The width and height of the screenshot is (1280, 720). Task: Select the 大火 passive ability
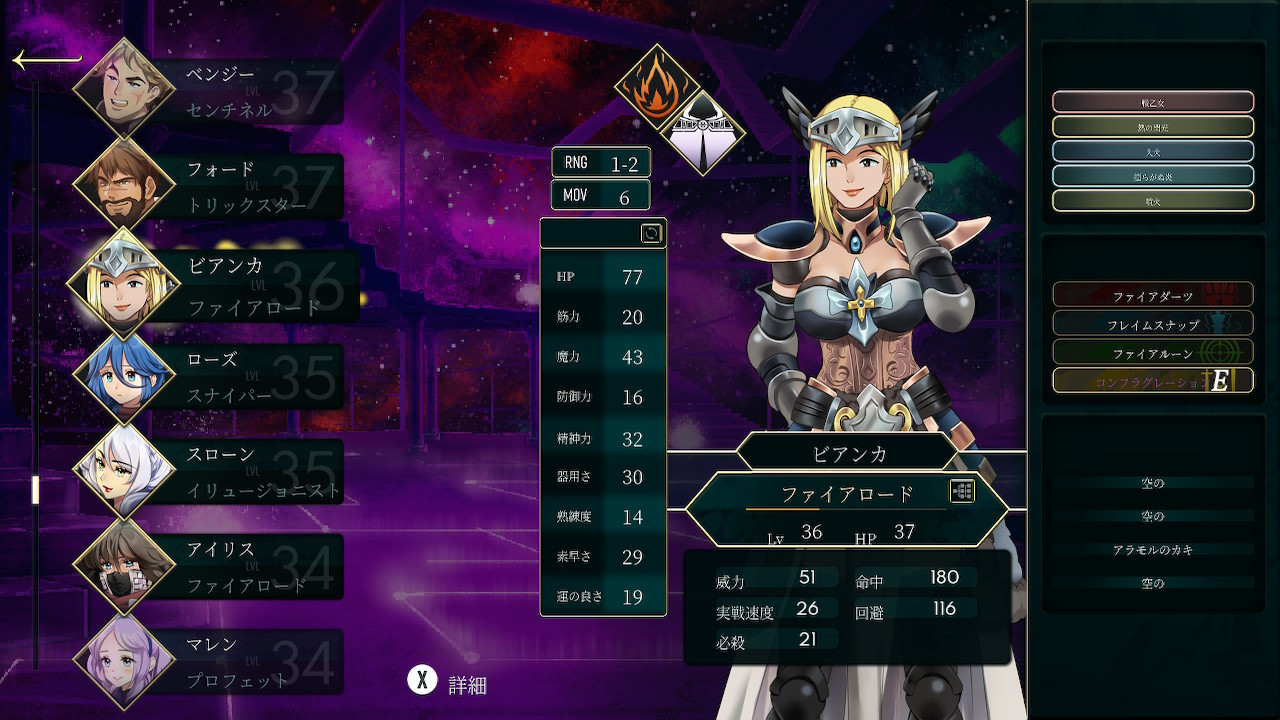1152,151
